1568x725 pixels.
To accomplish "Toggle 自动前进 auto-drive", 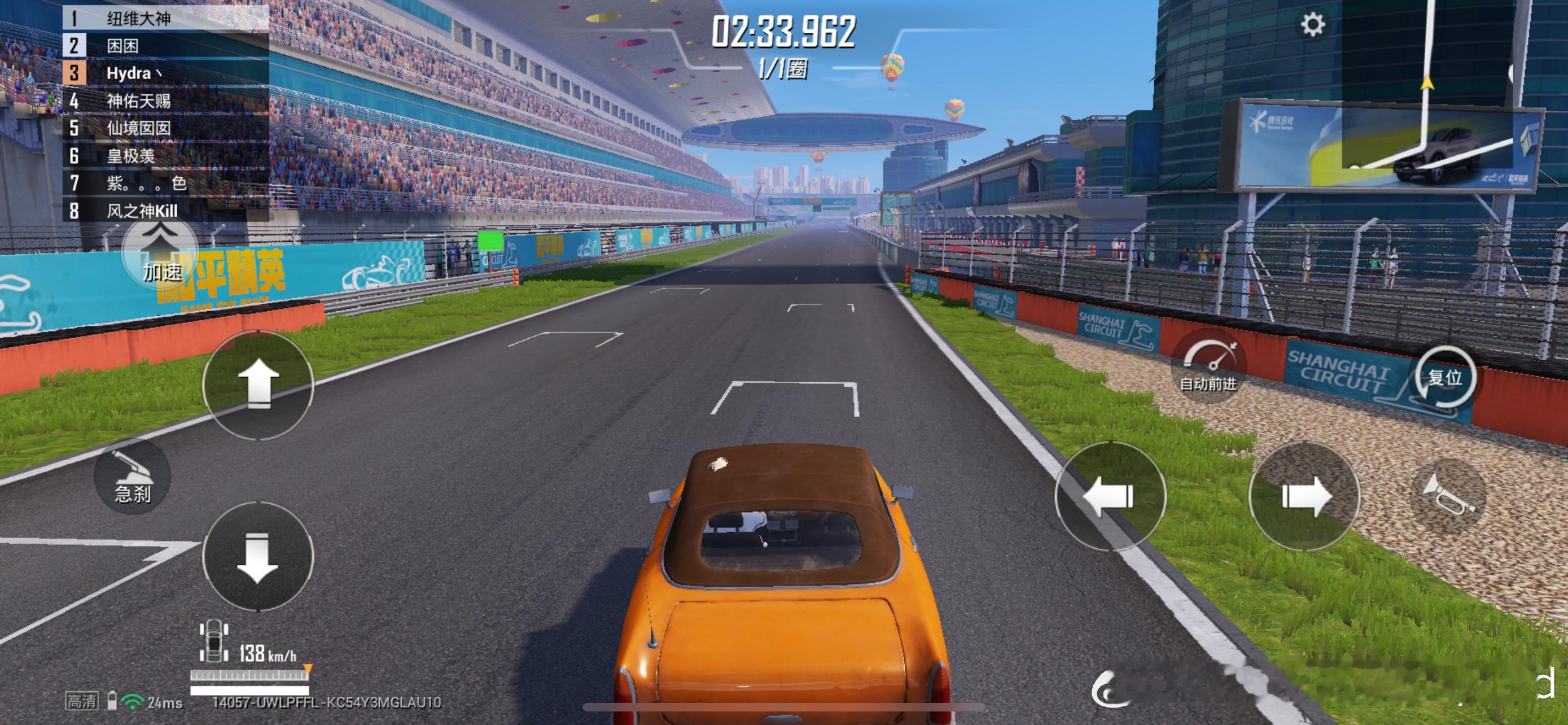I will (1208, 366).
